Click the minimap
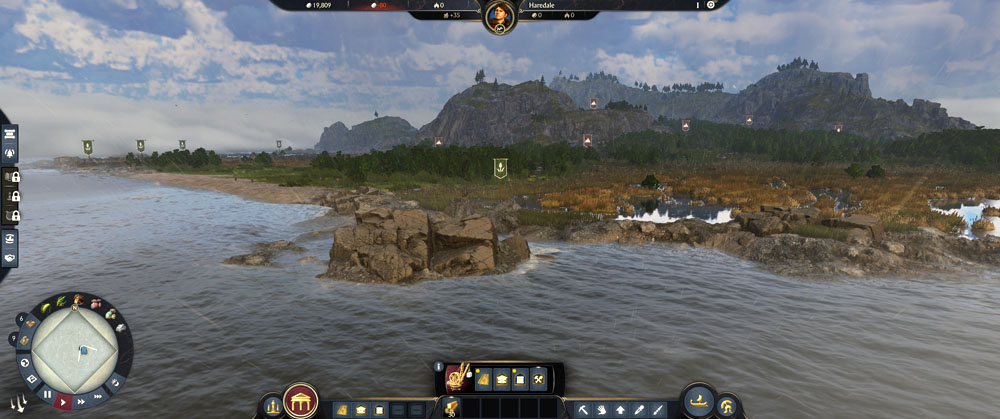This screenshot has width=1000, height=419. (x=73, y=348)
